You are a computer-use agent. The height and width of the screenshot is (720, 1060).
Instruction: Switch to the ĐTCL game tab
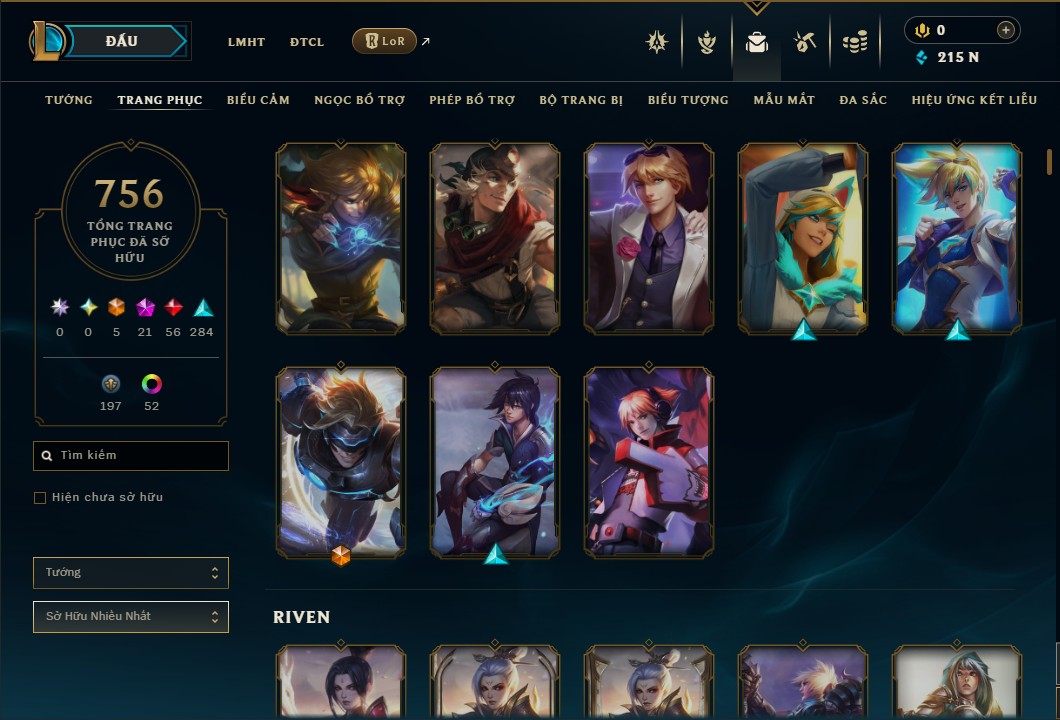307,42
